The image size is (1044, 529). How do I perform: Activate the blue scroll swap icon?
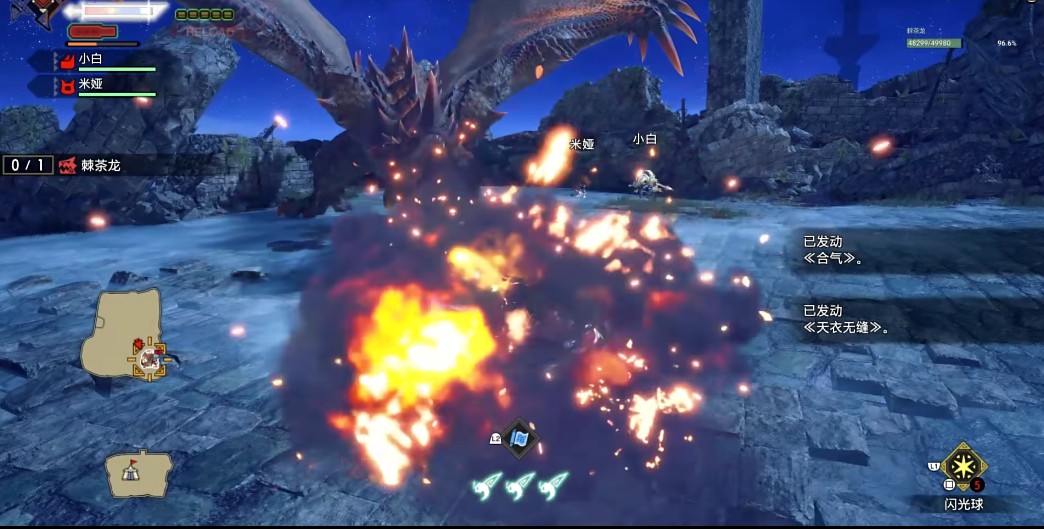pos(519,438)
